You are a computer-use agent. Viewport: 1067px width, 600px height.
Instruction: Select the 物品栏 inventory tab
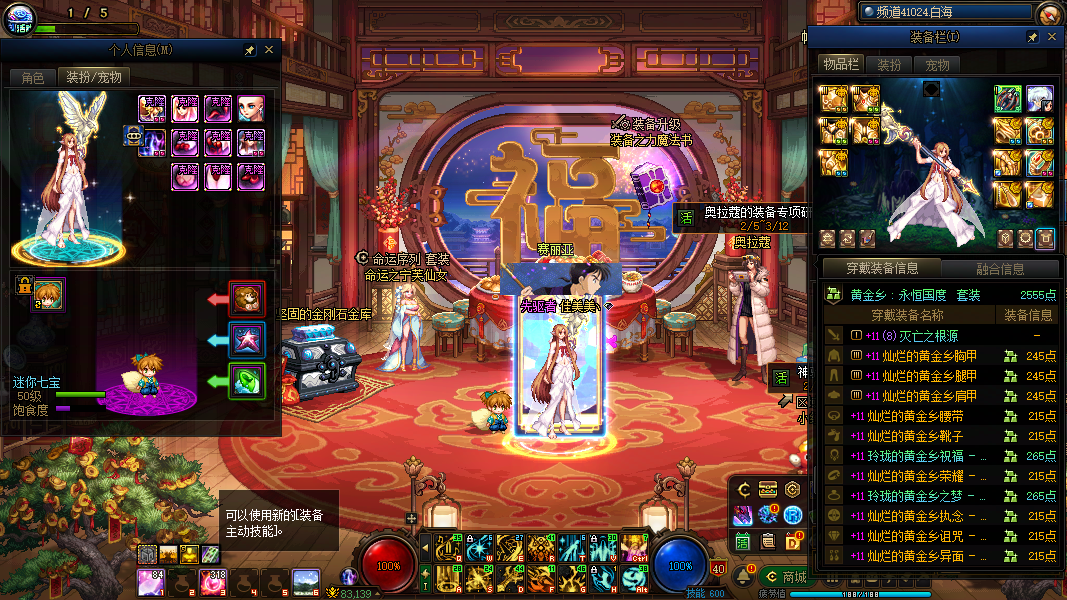point(840,65)
